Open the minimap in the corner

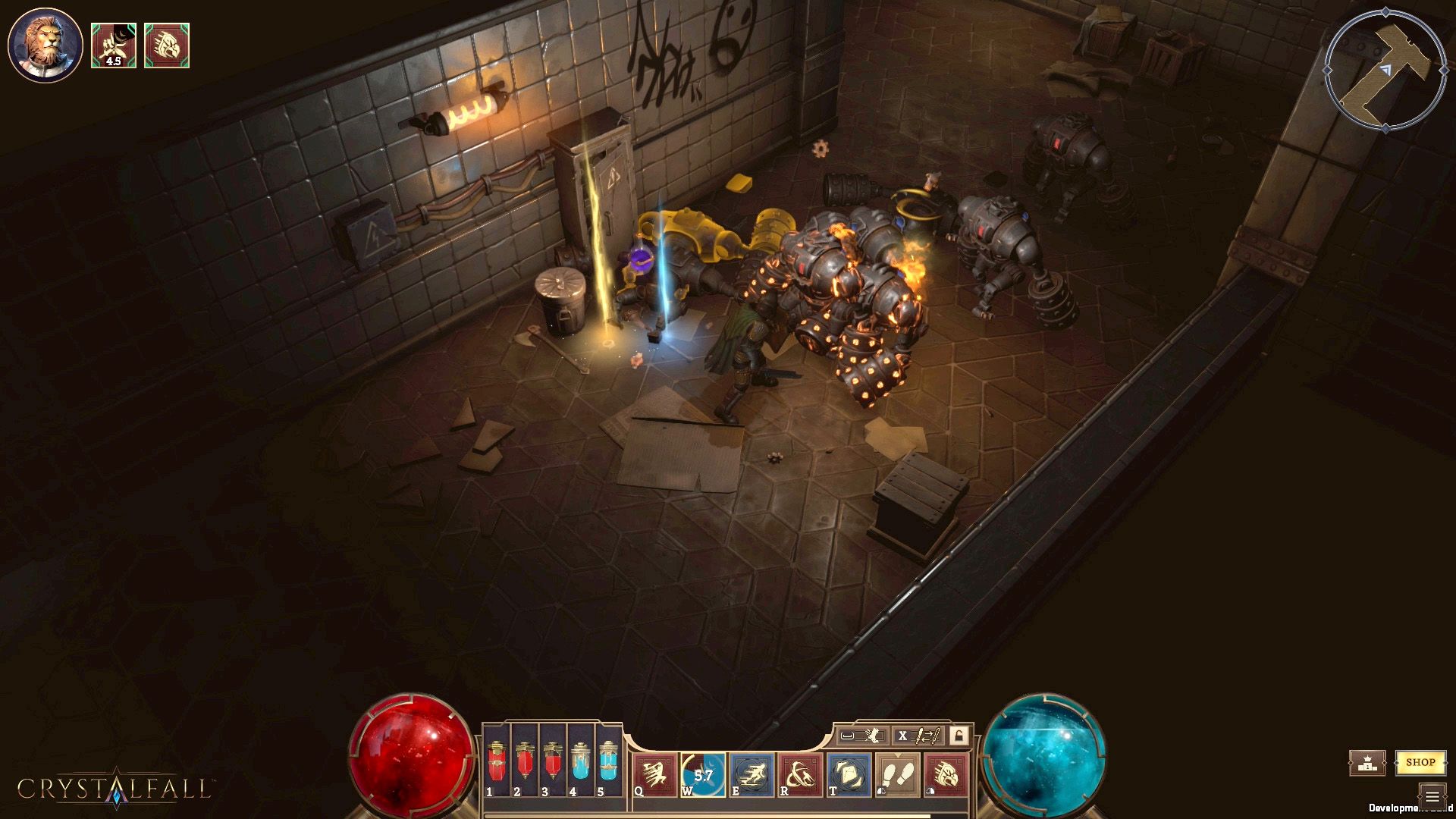tap(1385, 70)
